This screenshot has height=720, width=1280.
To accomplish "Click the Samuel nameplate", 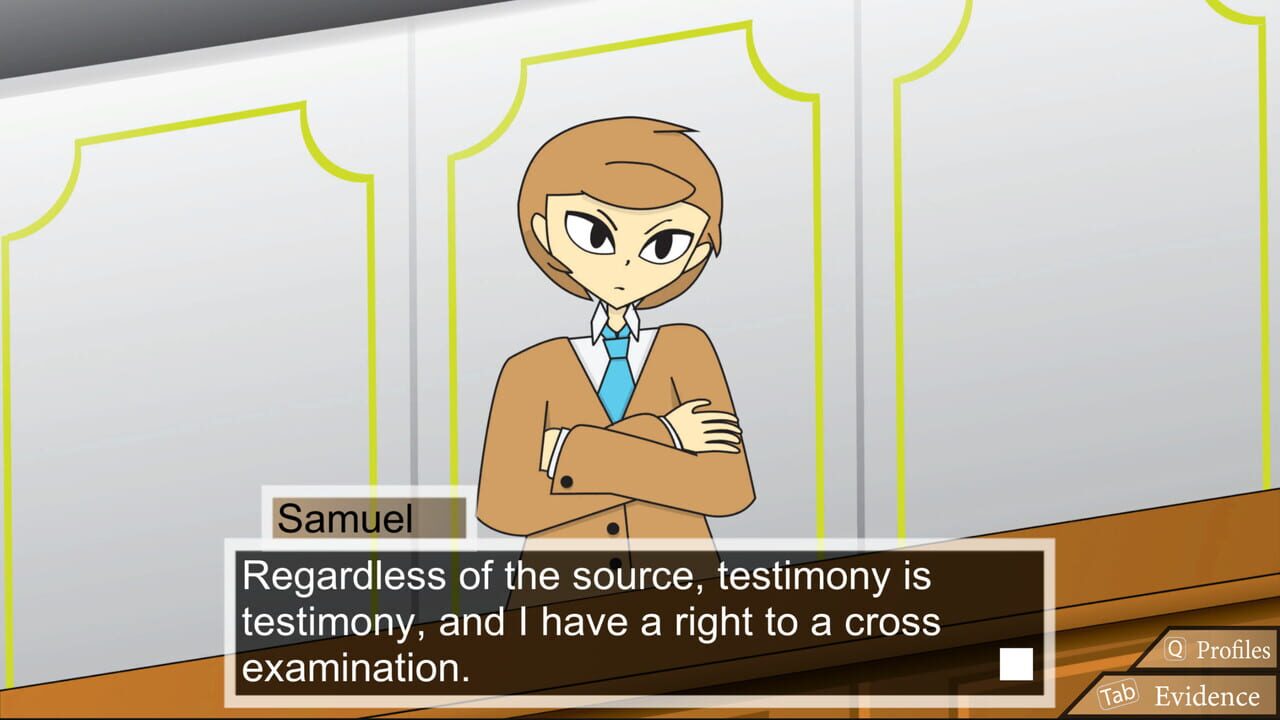I will click(x=365, y=518).
